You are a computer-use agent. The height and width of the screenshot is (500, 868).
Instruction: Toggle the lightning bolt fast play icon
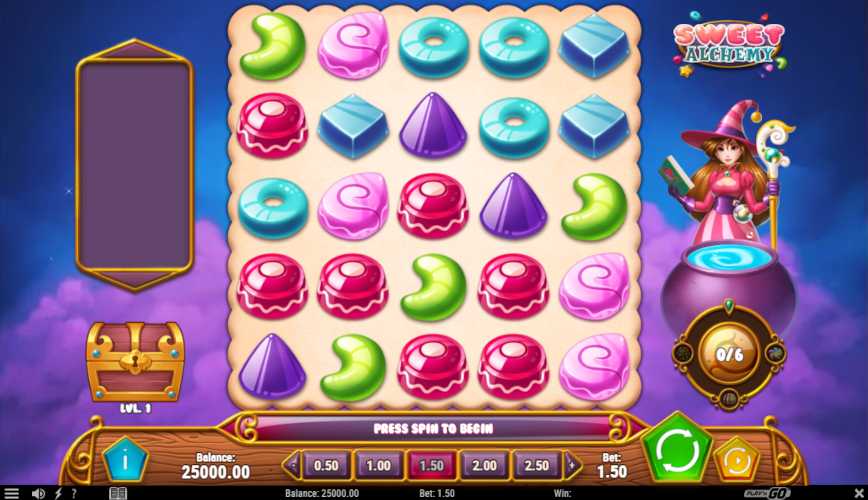coord(56,493)
